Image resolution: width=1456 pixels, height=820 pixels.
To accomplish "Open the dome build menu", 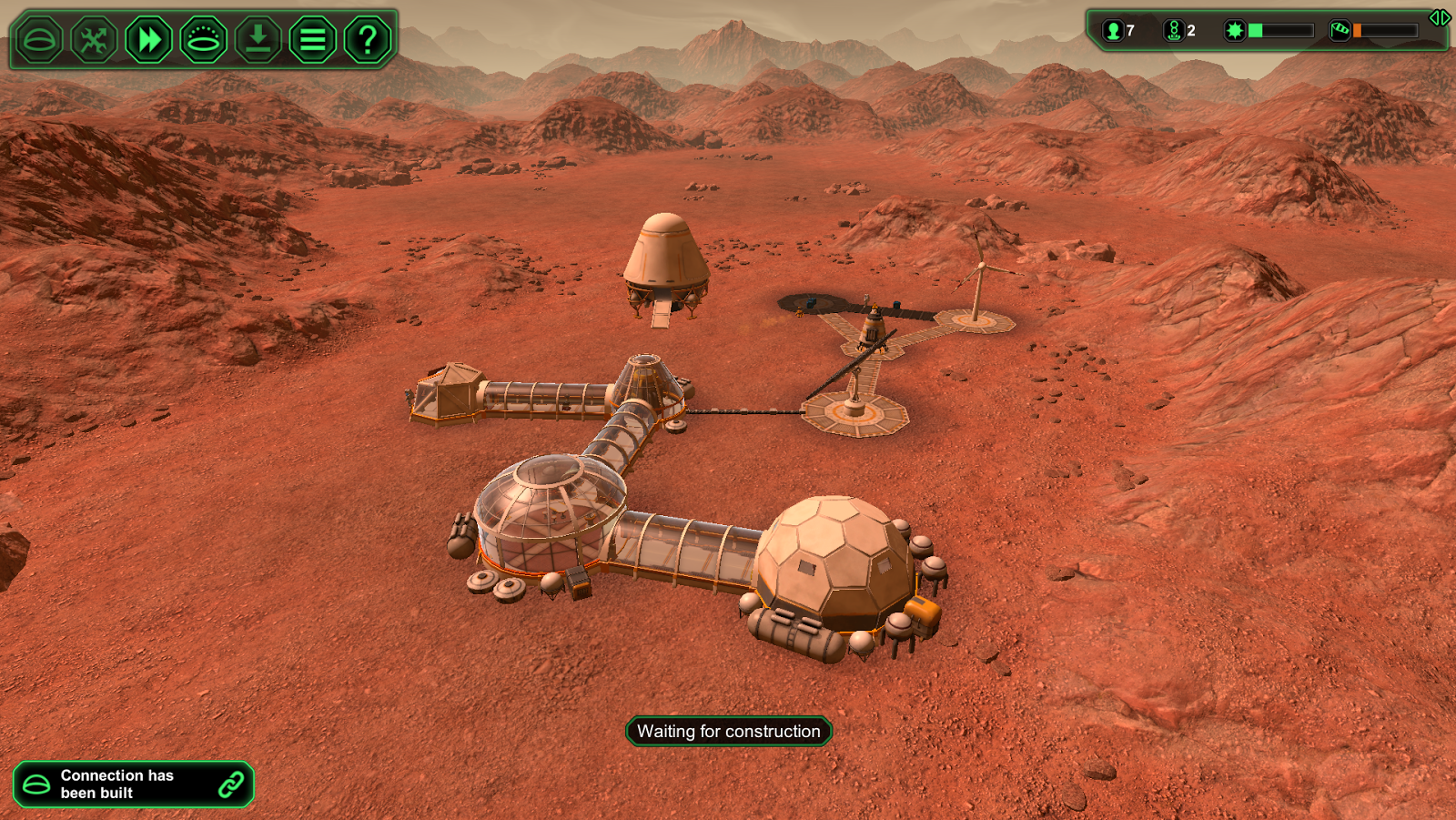I will coord(39,40).
